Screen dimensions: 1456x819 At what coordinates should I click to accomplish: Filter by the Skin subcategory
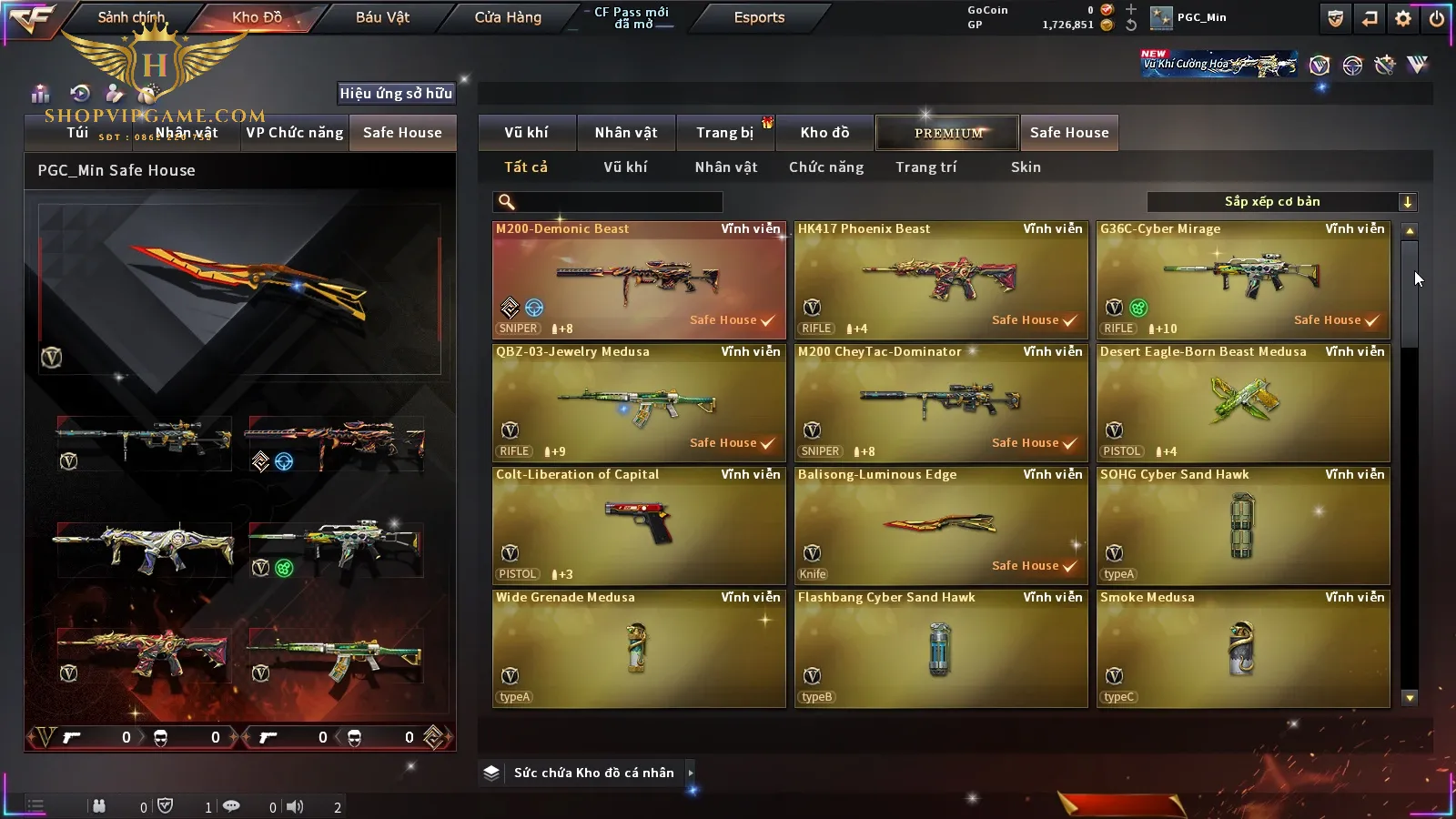coord(1026,167)
